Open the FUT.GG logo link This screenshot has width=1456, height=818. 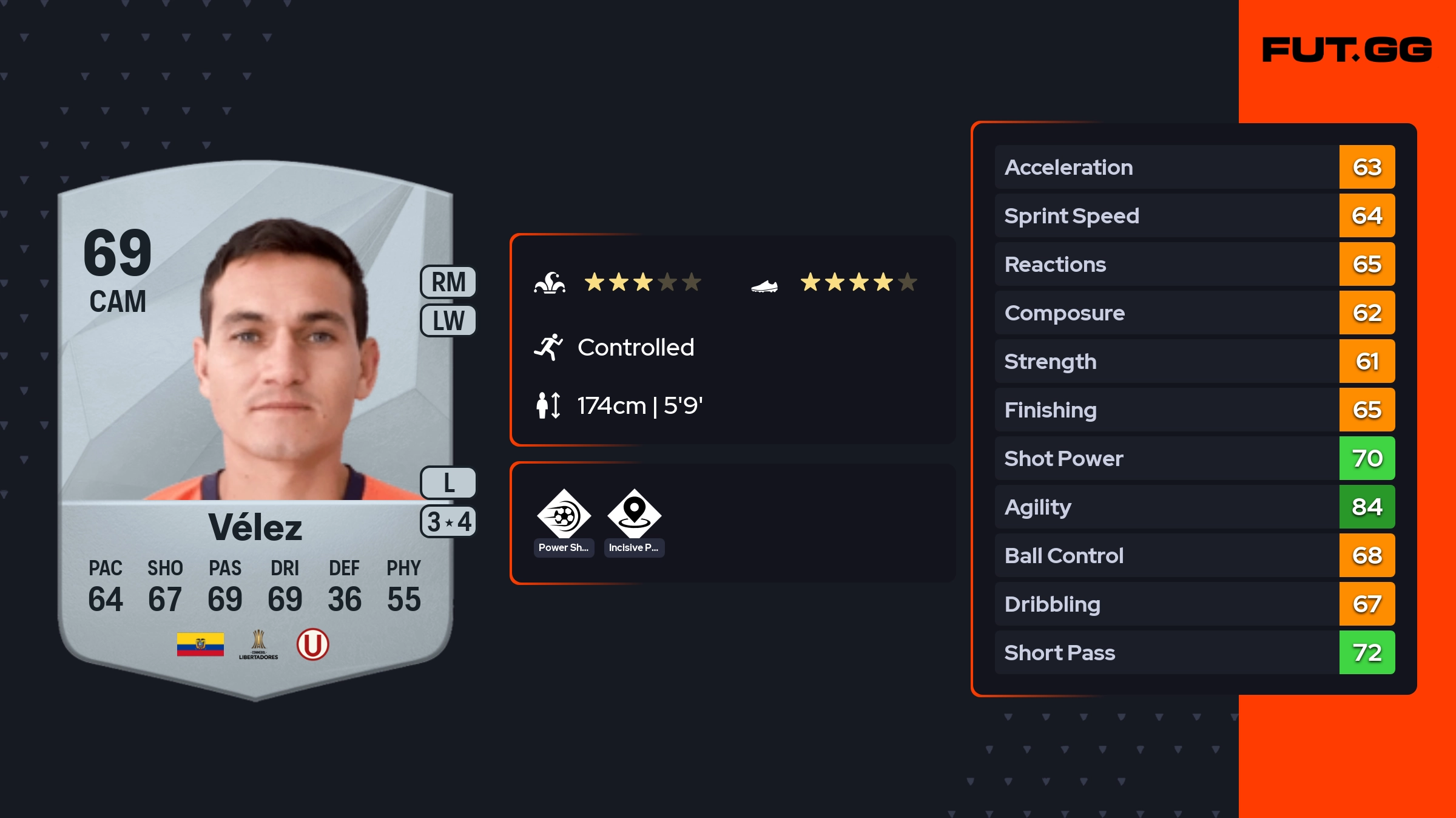tap(1347, 50)
